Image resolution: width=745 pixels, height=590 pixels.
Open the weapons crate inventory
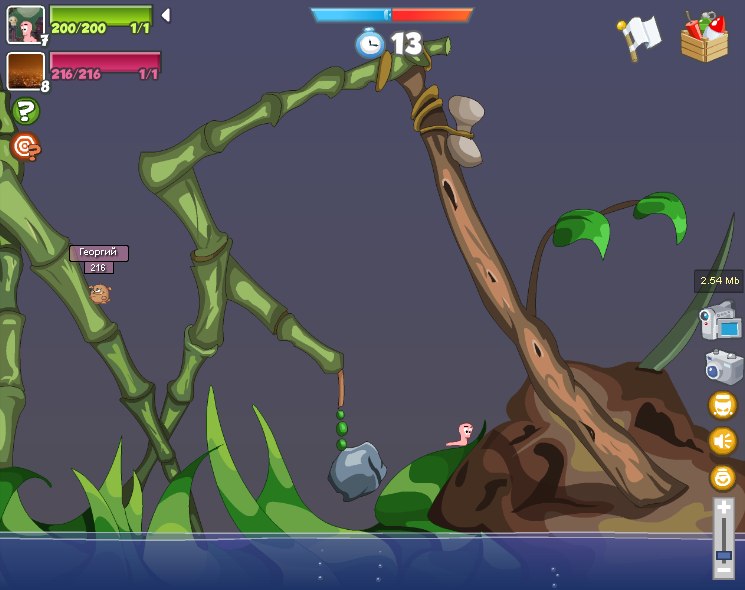(704, 38)
